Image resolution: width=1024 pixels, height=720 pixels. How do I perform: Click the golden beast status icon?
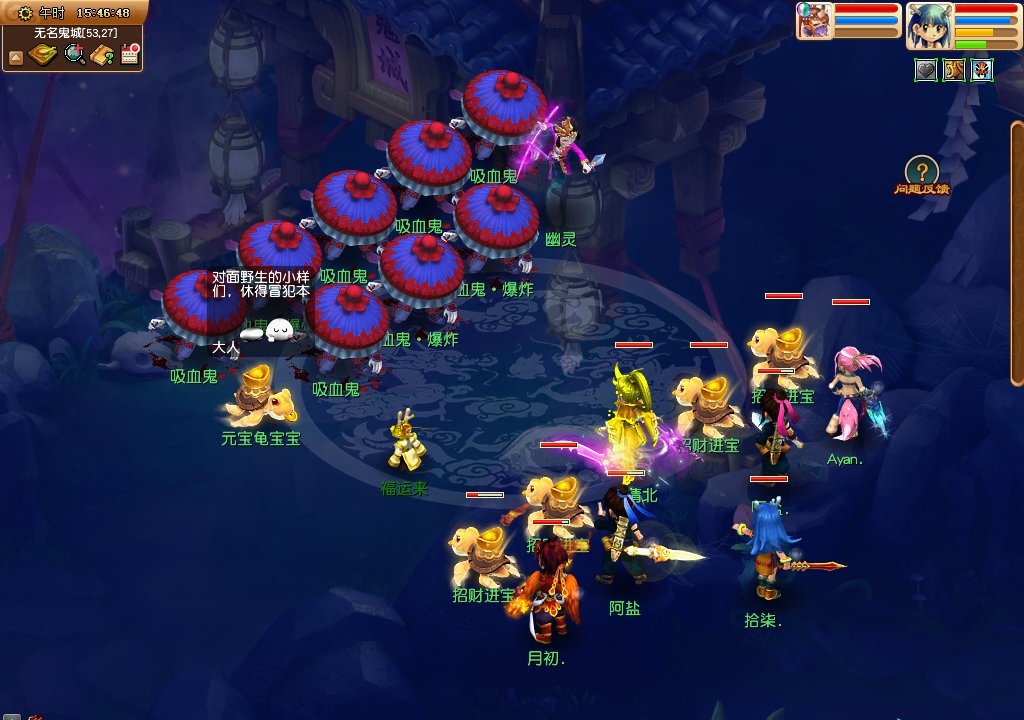pos(954,70)
